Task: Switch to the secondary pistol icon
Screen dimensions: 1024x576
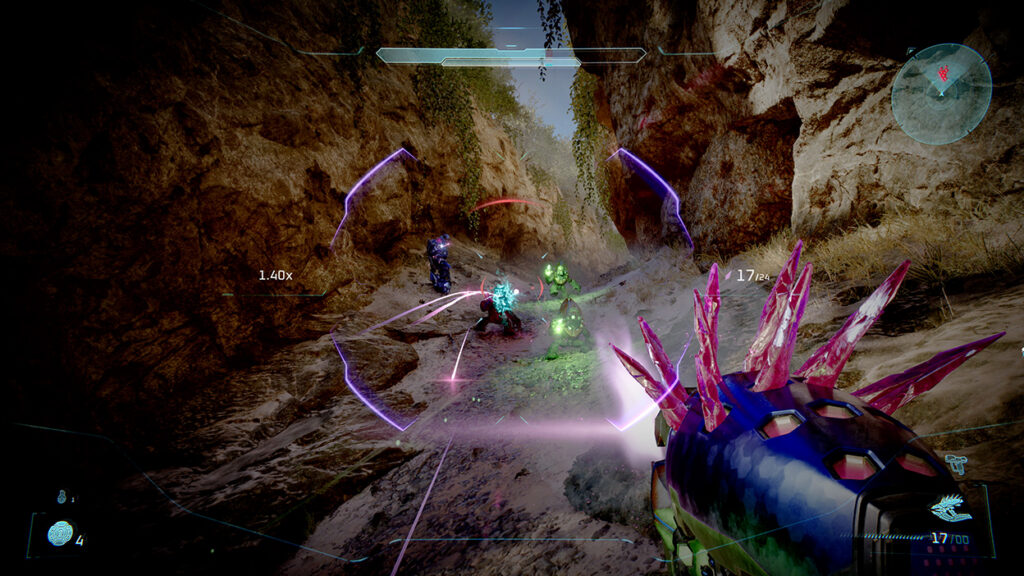Action: tap(955, 463)
